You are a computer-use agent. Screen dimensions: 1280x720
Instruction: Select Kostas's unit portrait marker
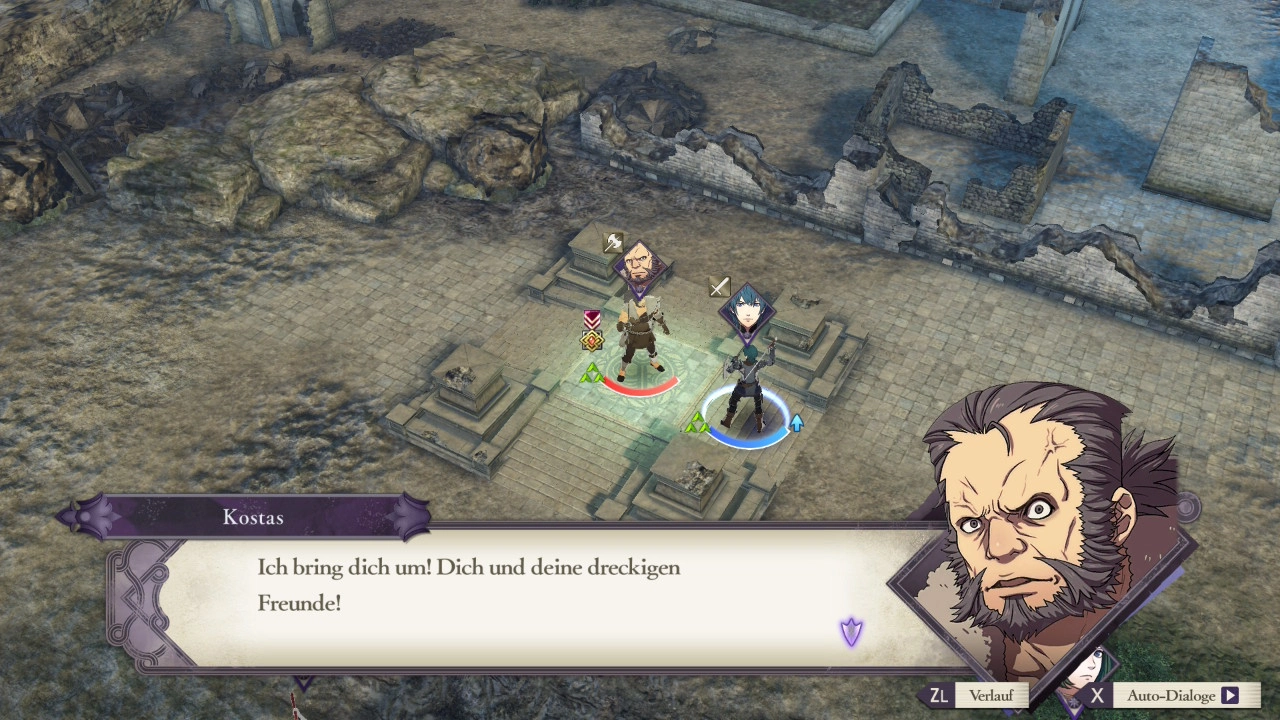point(638,266)
